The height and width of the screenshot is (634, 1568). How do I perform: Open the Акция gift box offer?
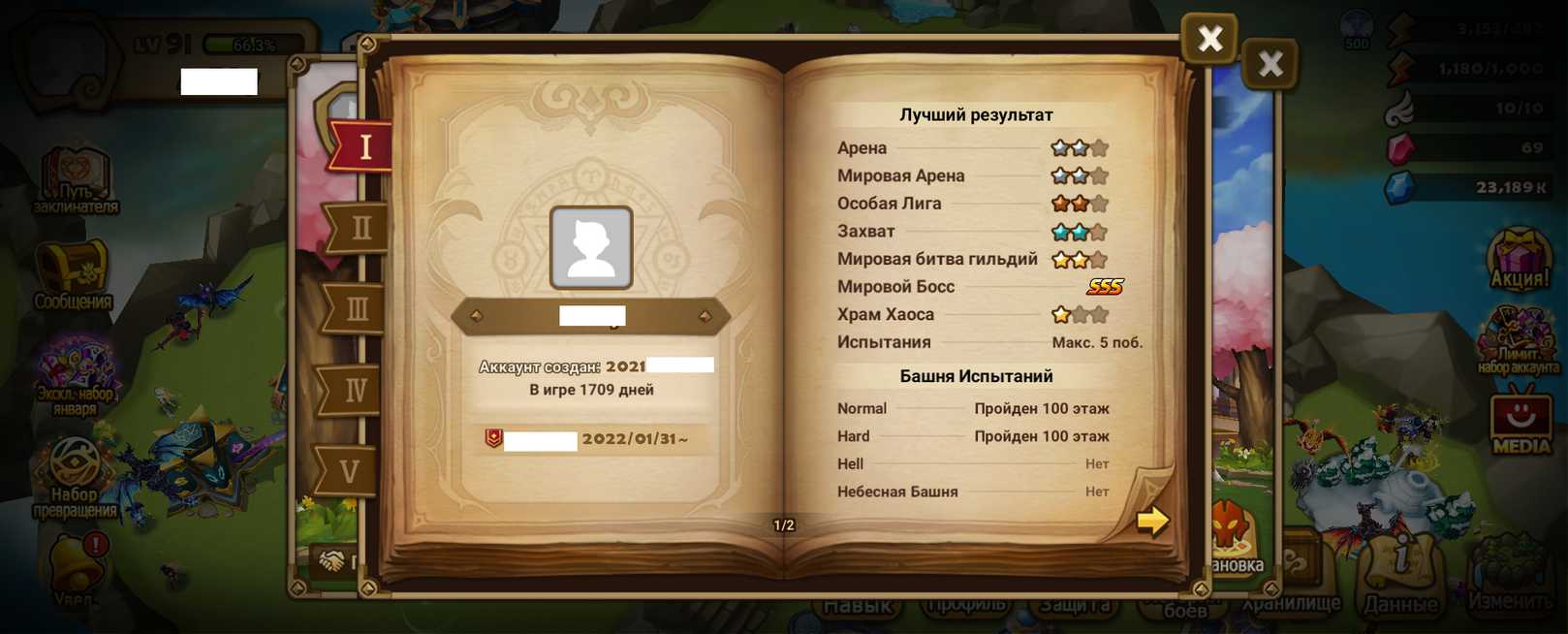[1519, 260]
